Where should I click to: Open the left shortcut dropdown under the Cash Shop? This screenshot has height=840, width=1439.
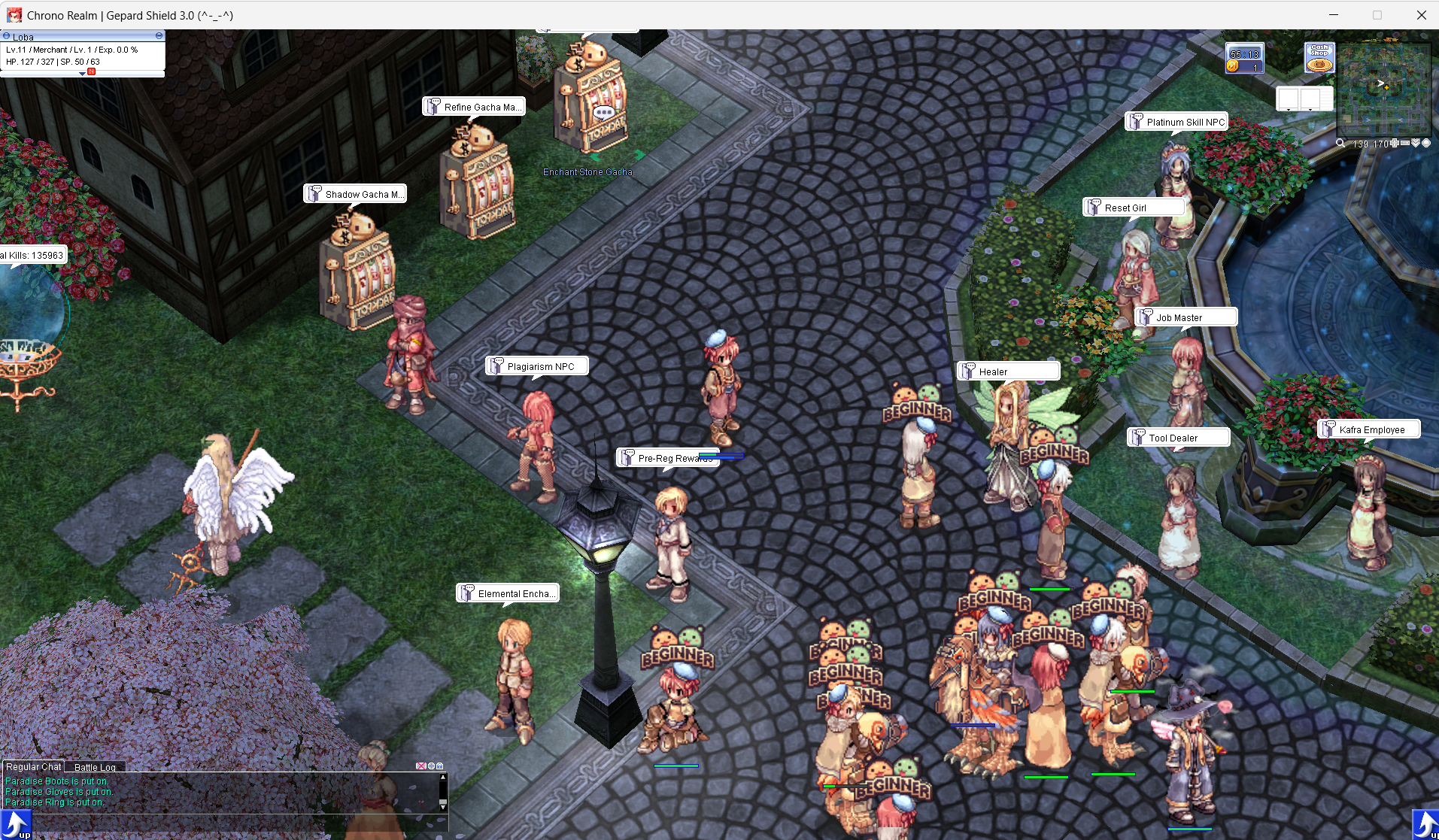1289,110
